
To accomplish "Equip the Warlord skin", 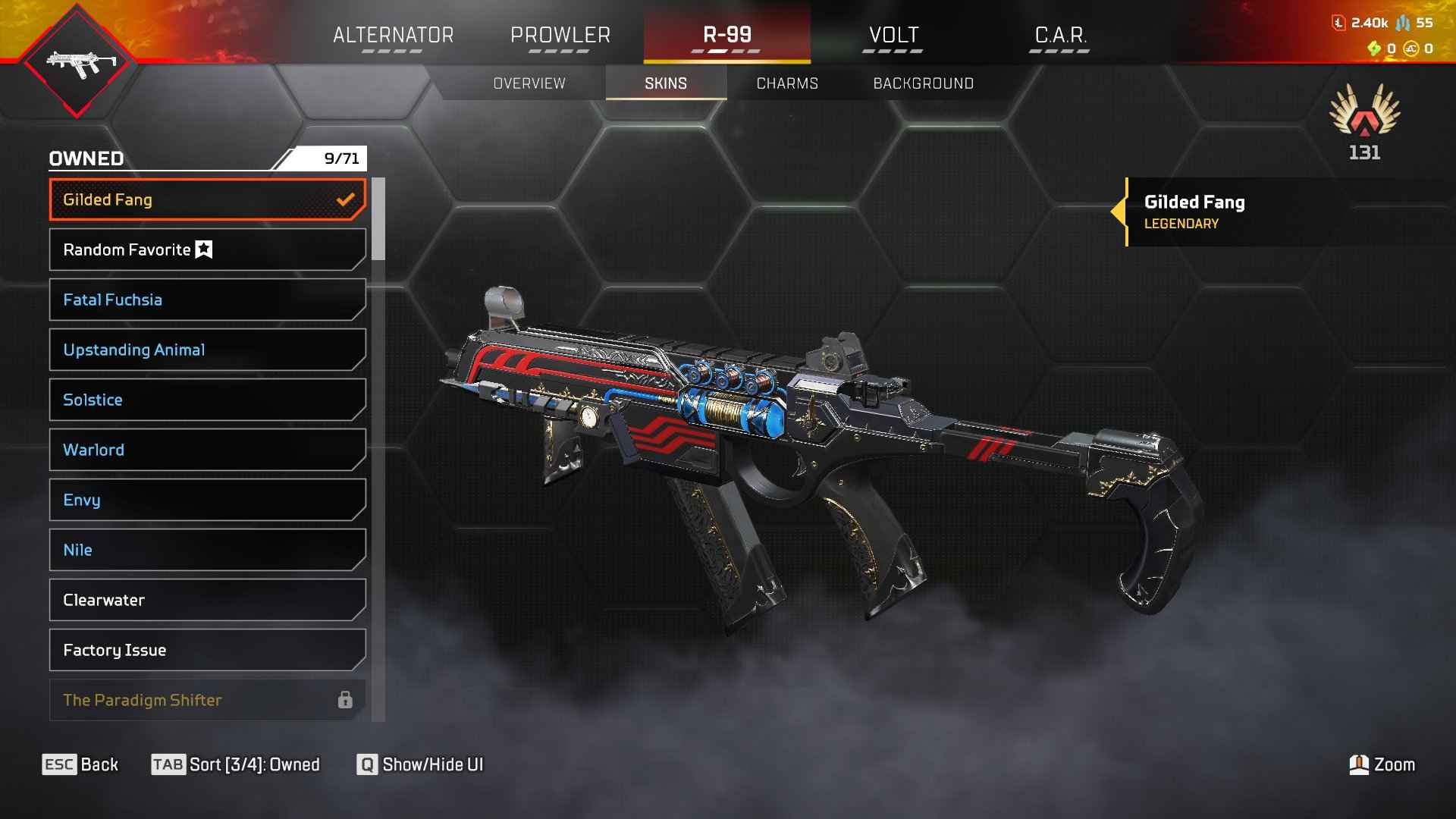I will tap(207, 450).
